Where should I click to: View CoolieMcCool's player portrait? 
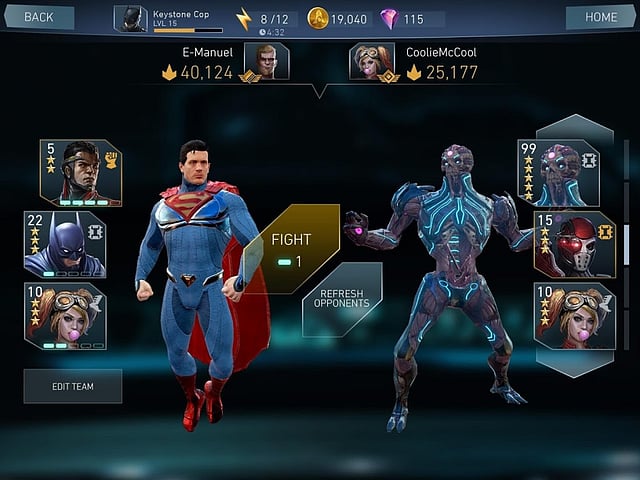372,61
